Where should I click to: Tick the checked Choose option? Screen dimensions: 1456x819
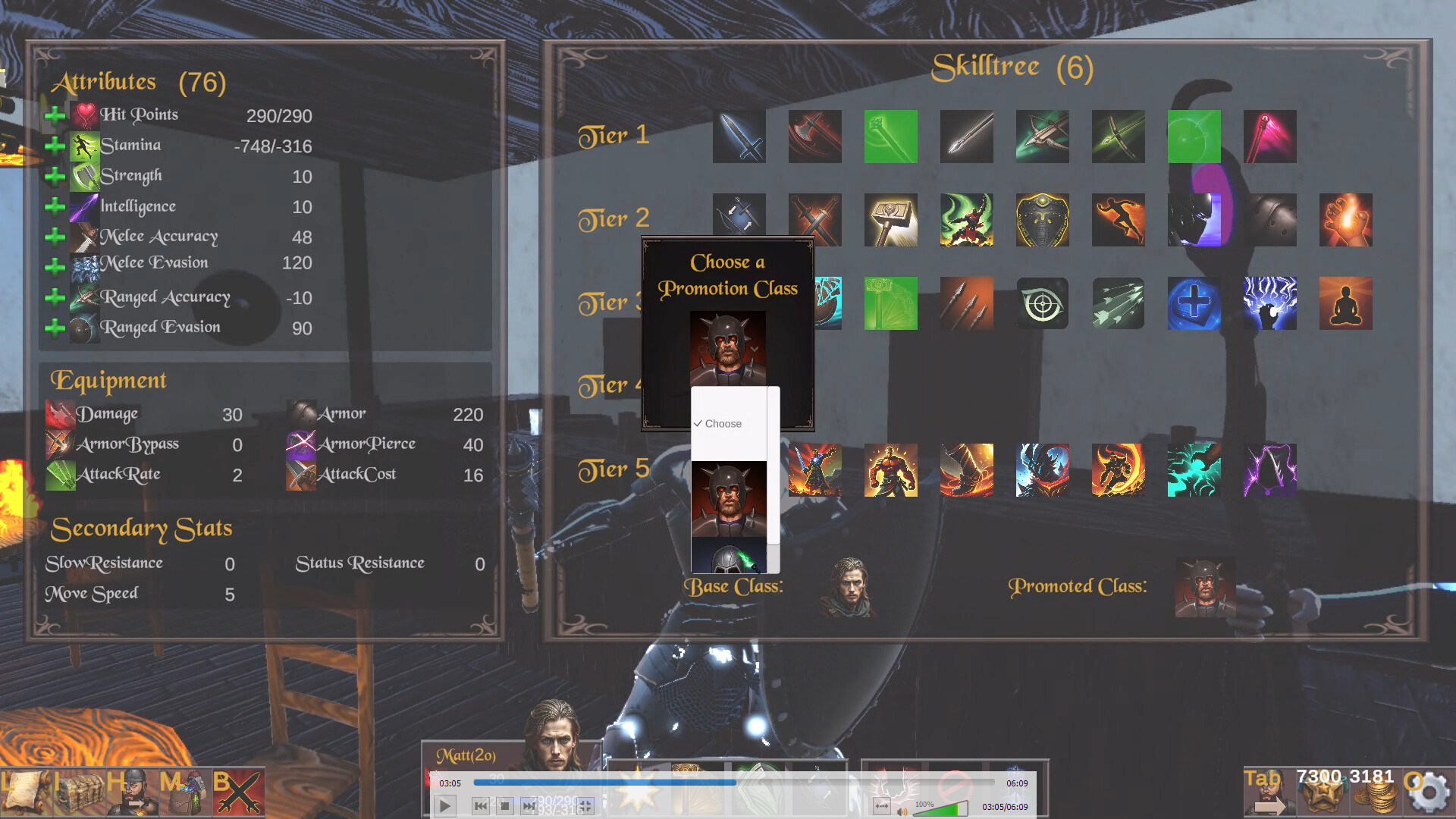click(720, 423)
